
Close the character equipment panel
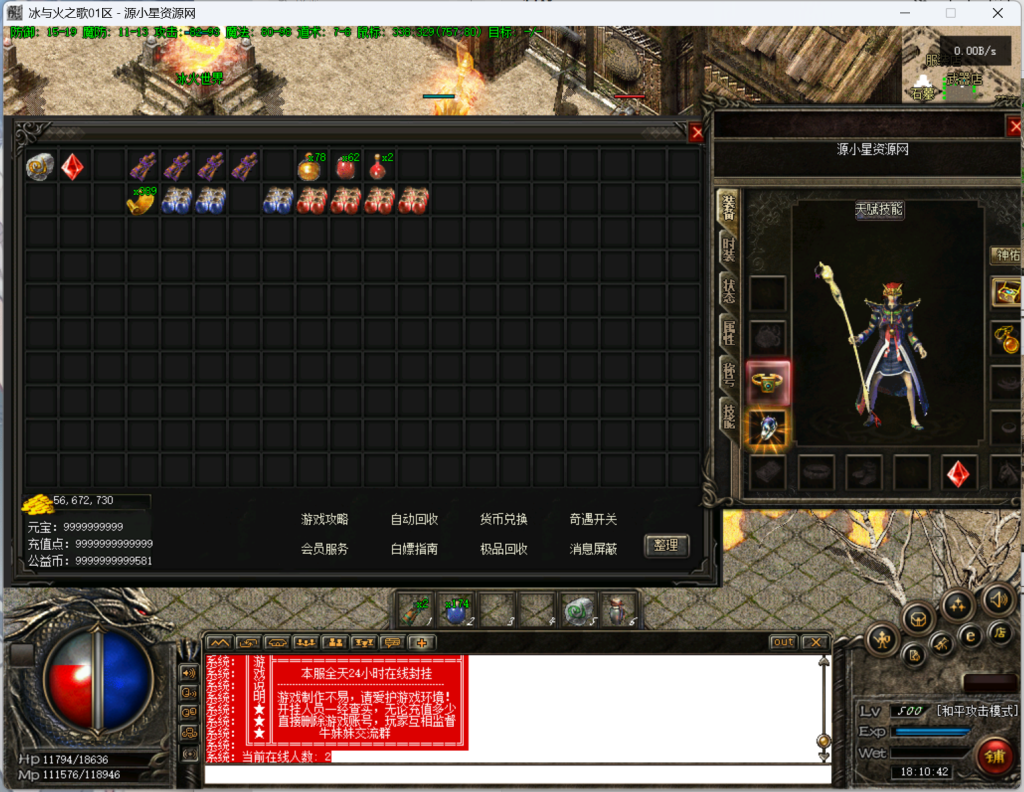(1014, 126)
